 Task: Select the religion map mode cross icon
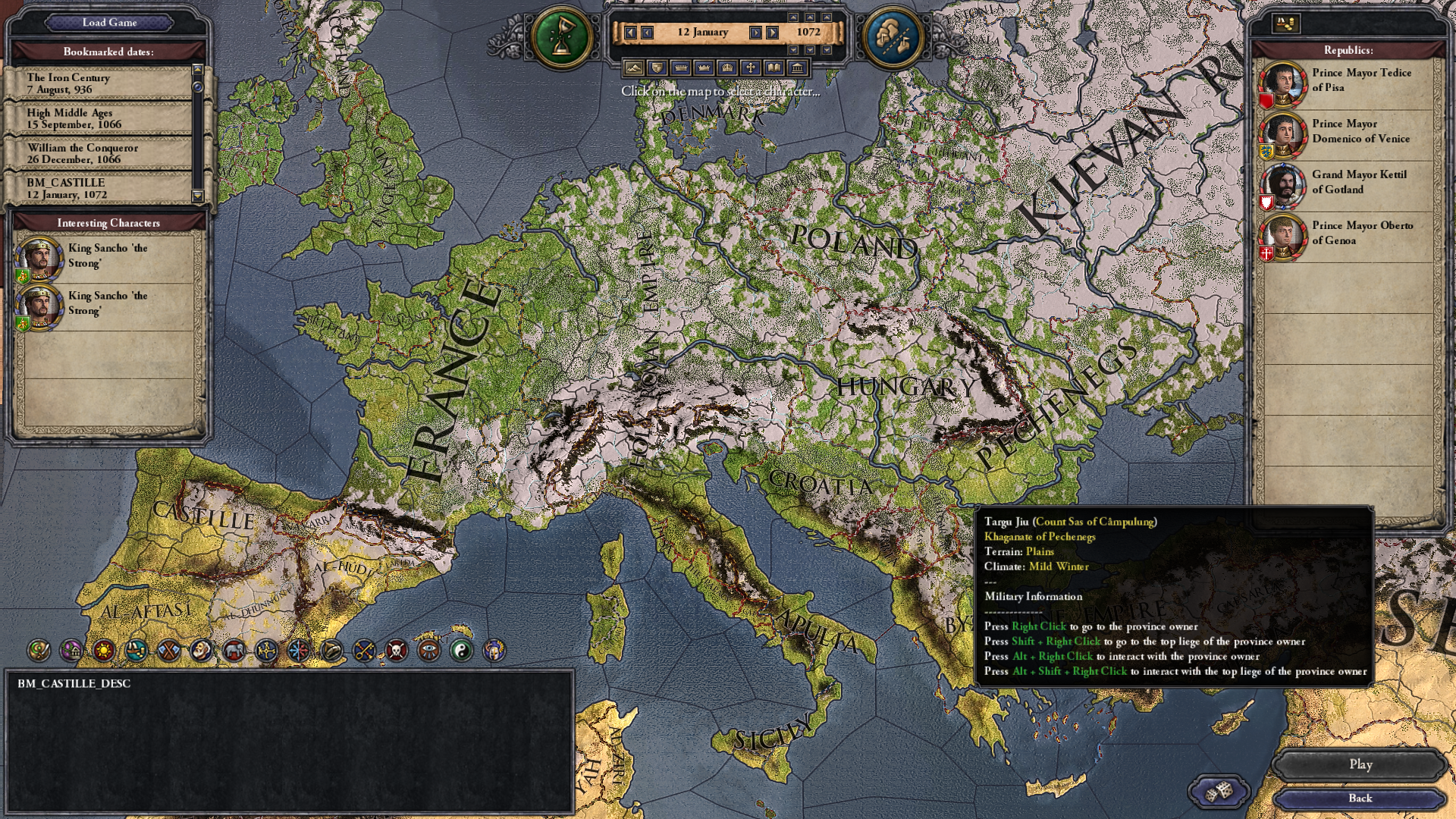pyautogui.click(x=752, y=67)
